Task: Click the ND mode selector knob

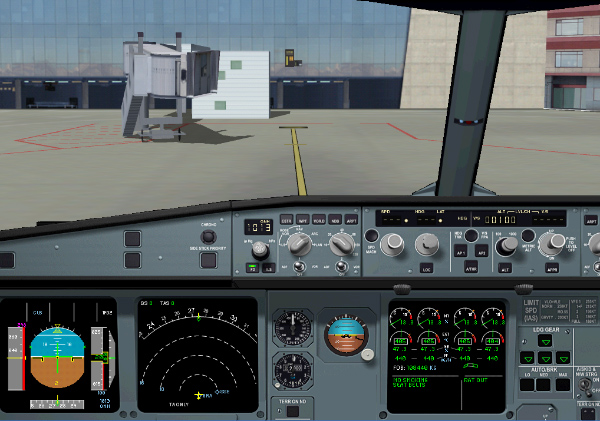Action: (x=300, y=242)
